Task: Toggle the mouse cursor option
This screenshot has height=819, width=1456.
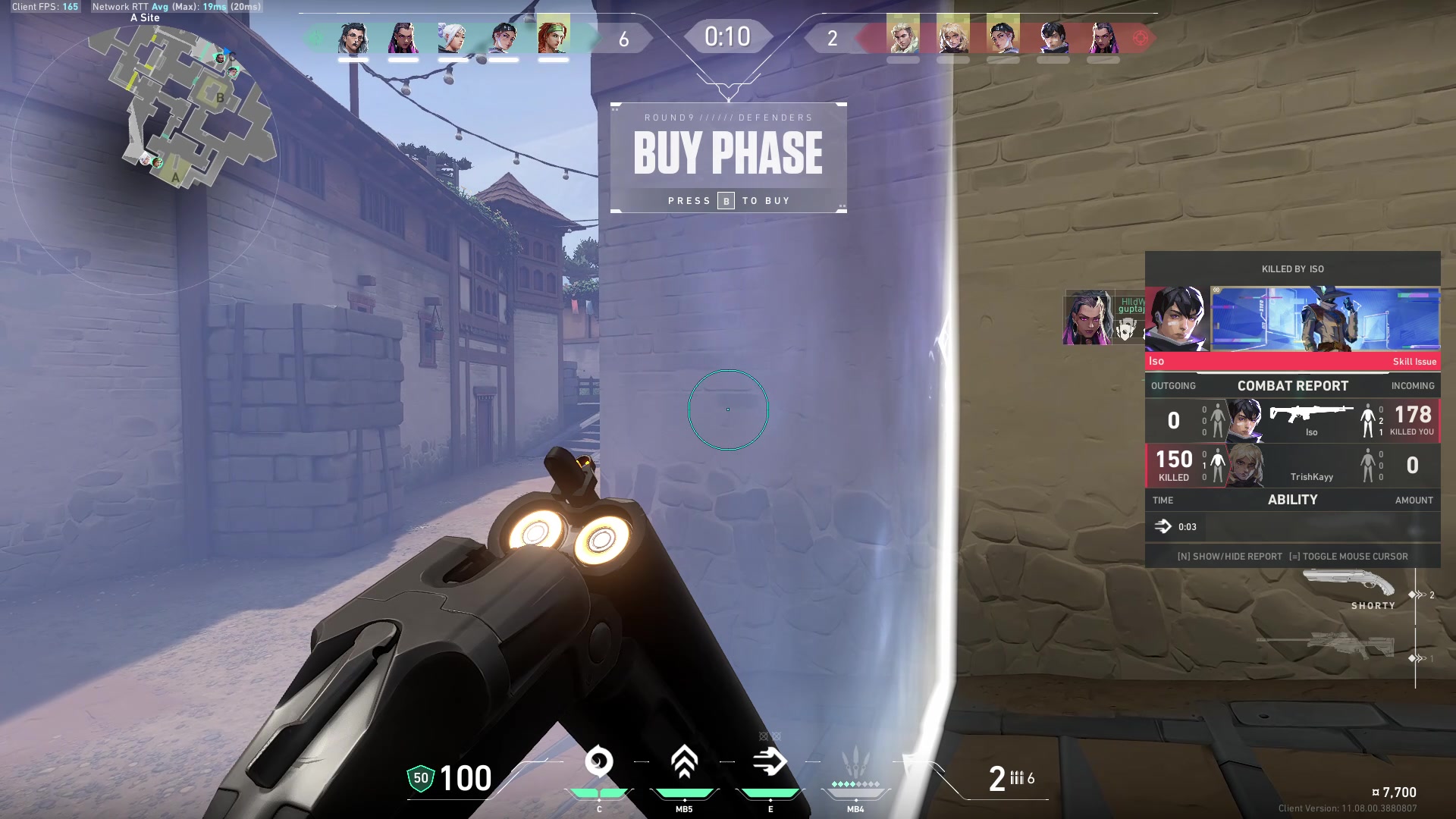Action: [x=1357, y=556]
